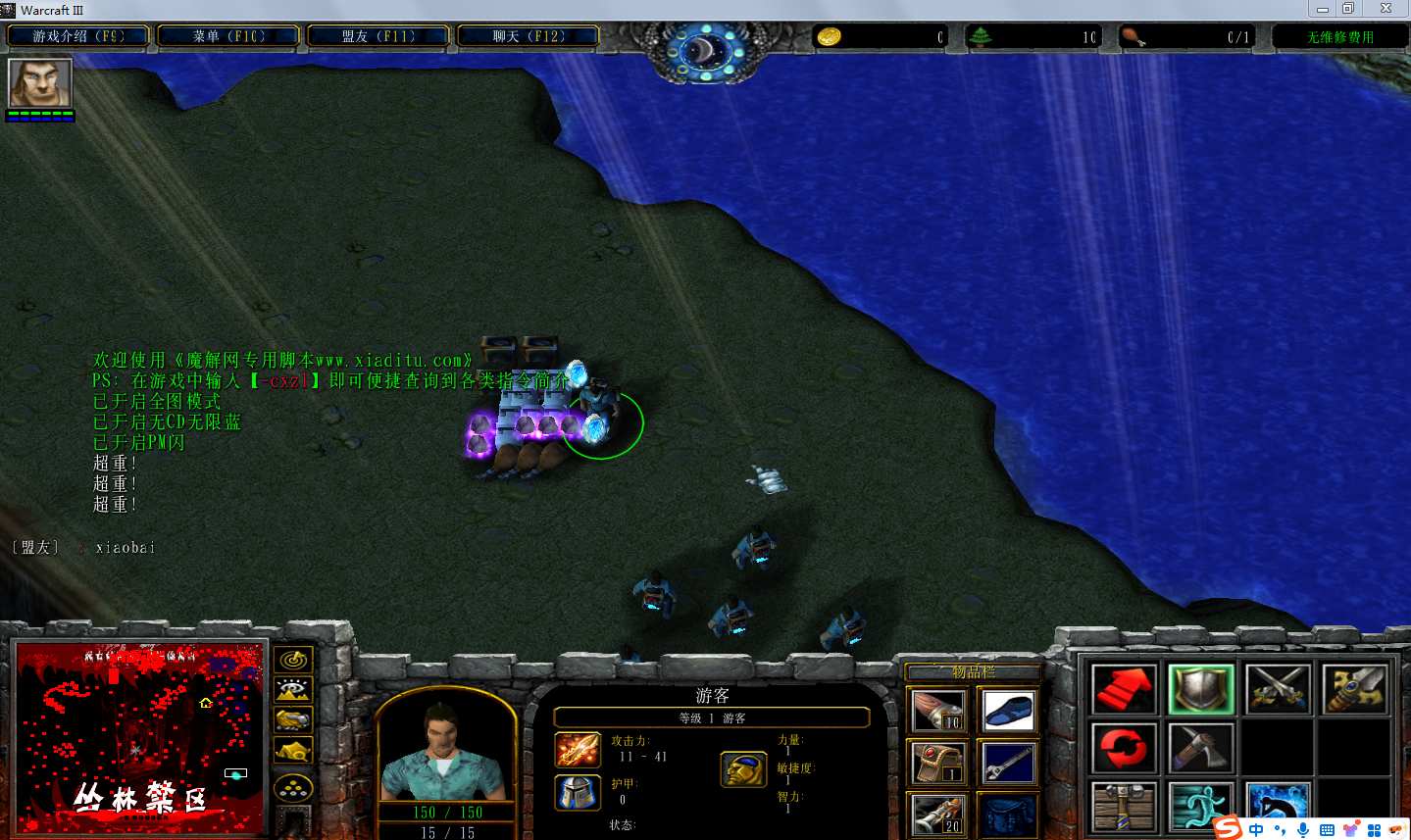Image resolution: width=1411 pixels, height=840 pixels.
Task: Open the 菜单 (F10) game menu
Action: pos(228,36)
